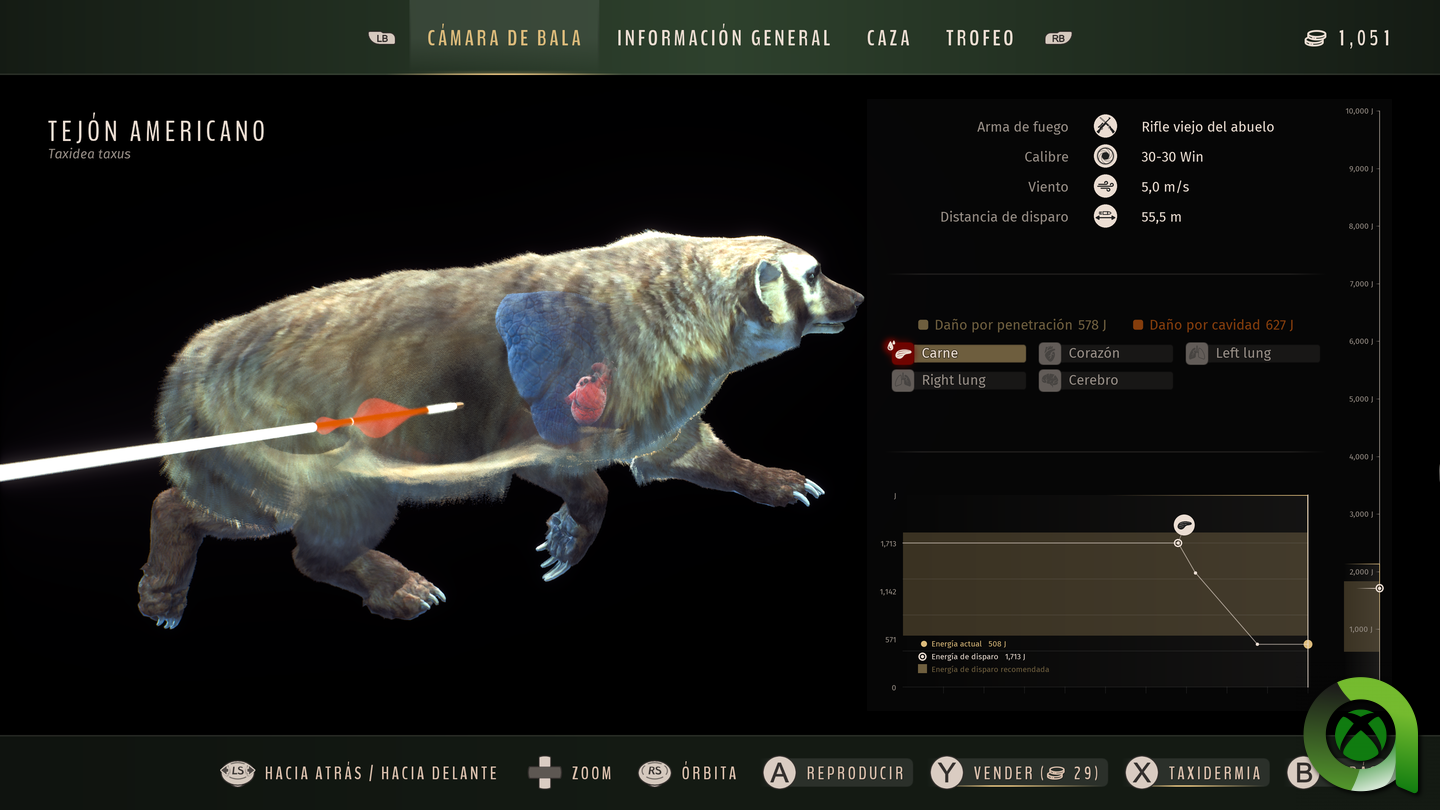This screenshot has width=1440, height=810.
Task: Show the Trofeo tab
Action: tap(980, 38)
